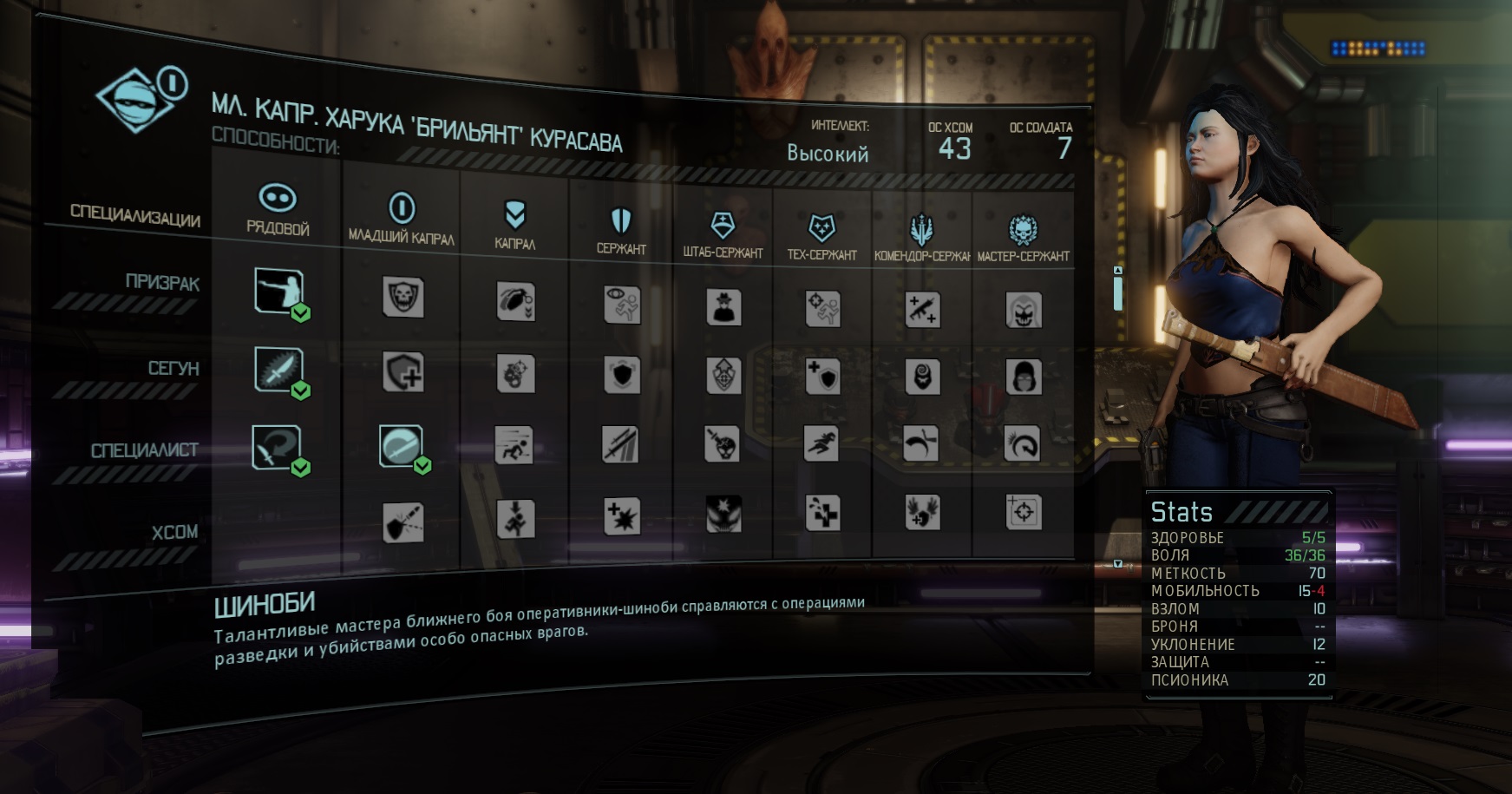This screenshot has width=1512, height=794.
Task: Choose the agent in hat ability icon
Action: click(x=723, y=307)
